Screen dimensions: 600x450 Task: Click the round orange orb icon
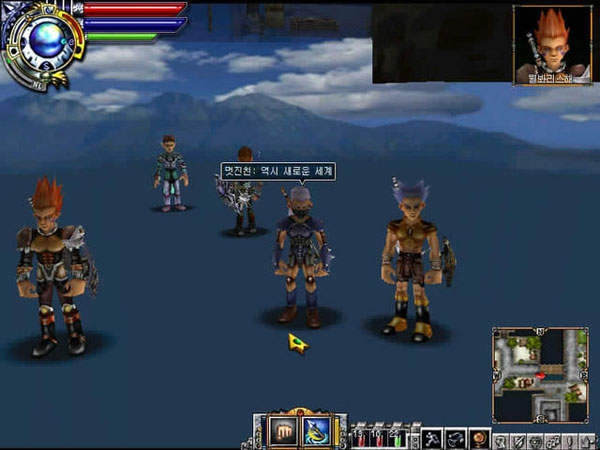[479, 438]
